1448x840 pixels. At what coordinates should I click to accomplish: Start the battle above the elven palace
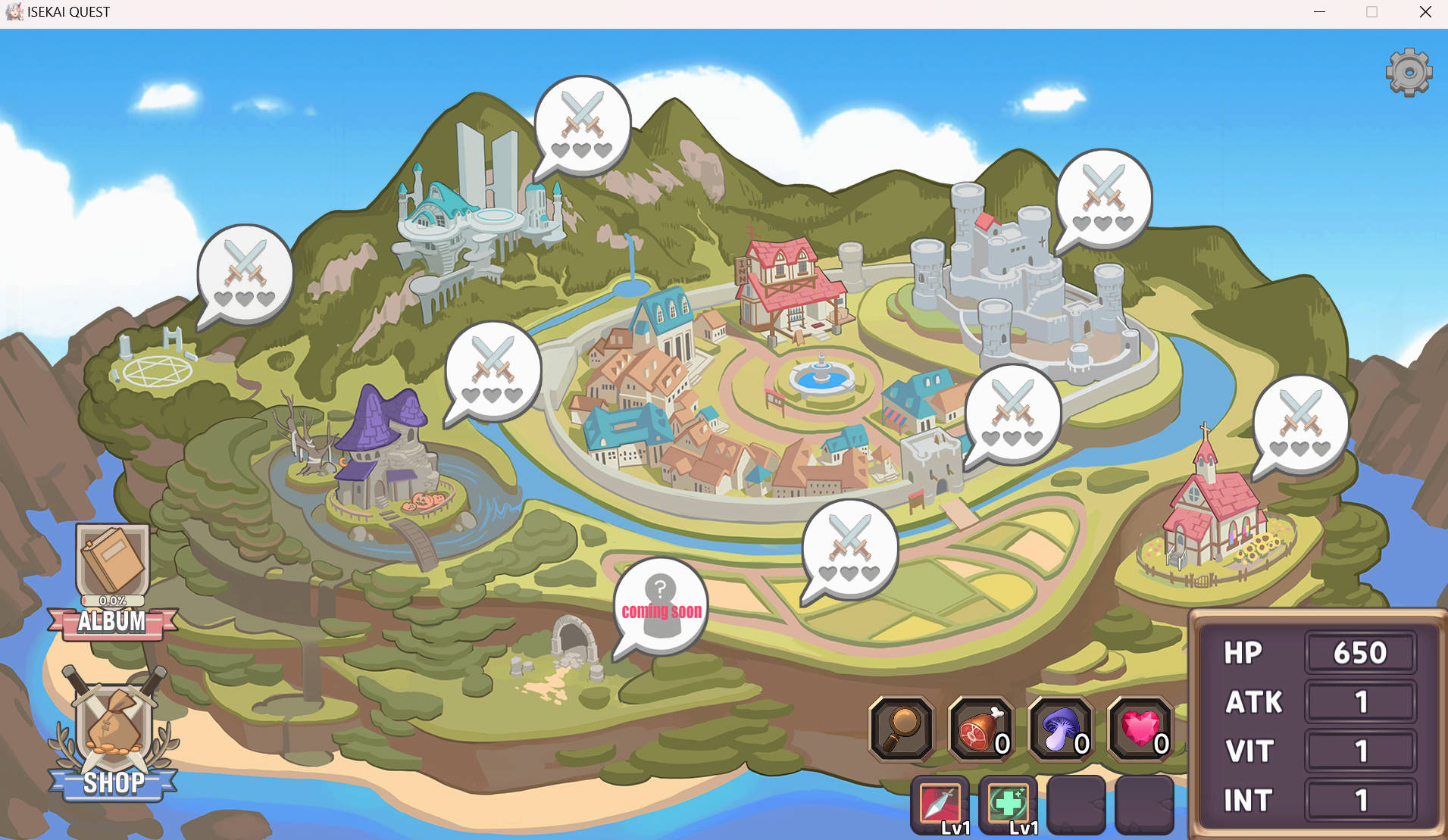[582, 126]
